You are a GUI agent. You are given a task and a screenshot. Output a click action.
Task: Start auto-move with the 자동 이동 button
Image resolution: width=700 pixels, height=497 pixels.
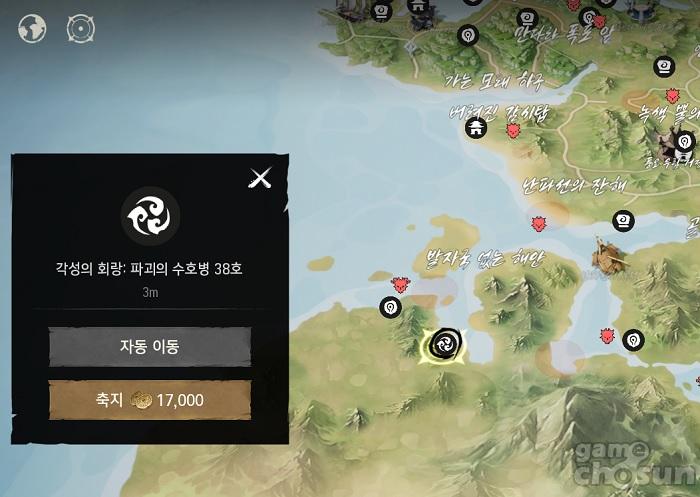[150, 347]
